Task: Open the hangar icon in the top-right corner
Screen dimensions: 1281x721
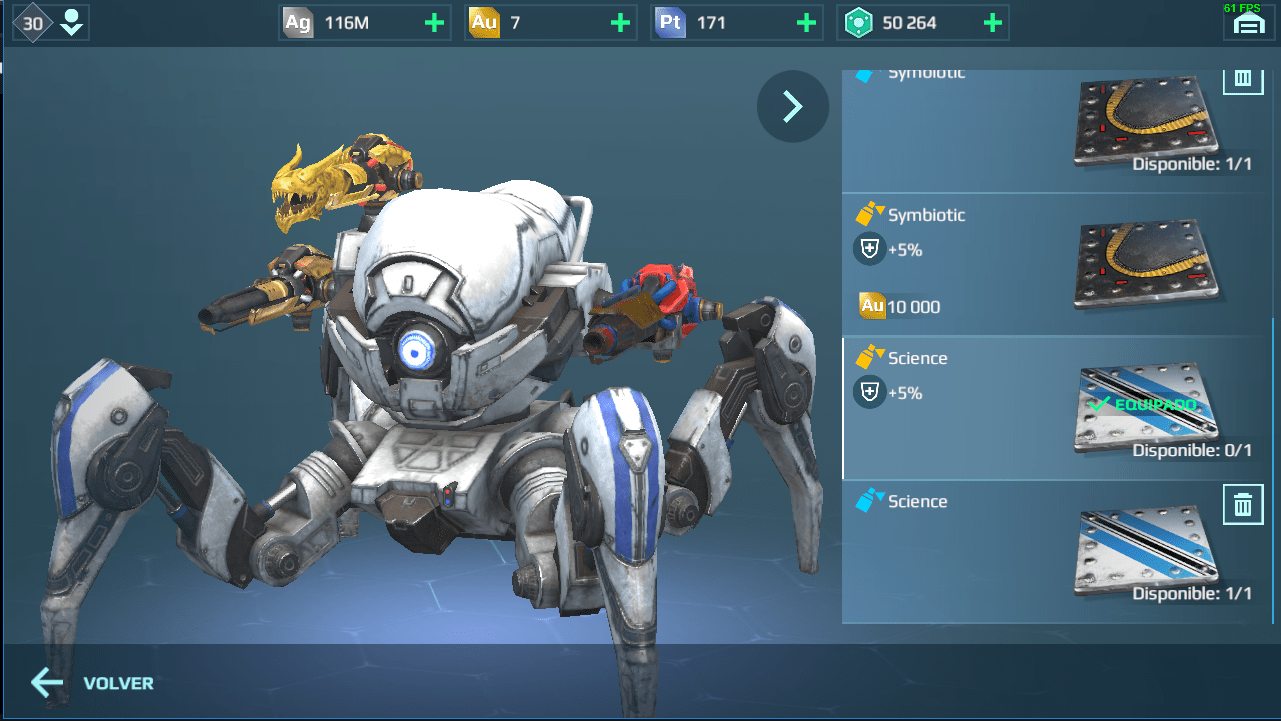Action: click(x=1248, y=22)
